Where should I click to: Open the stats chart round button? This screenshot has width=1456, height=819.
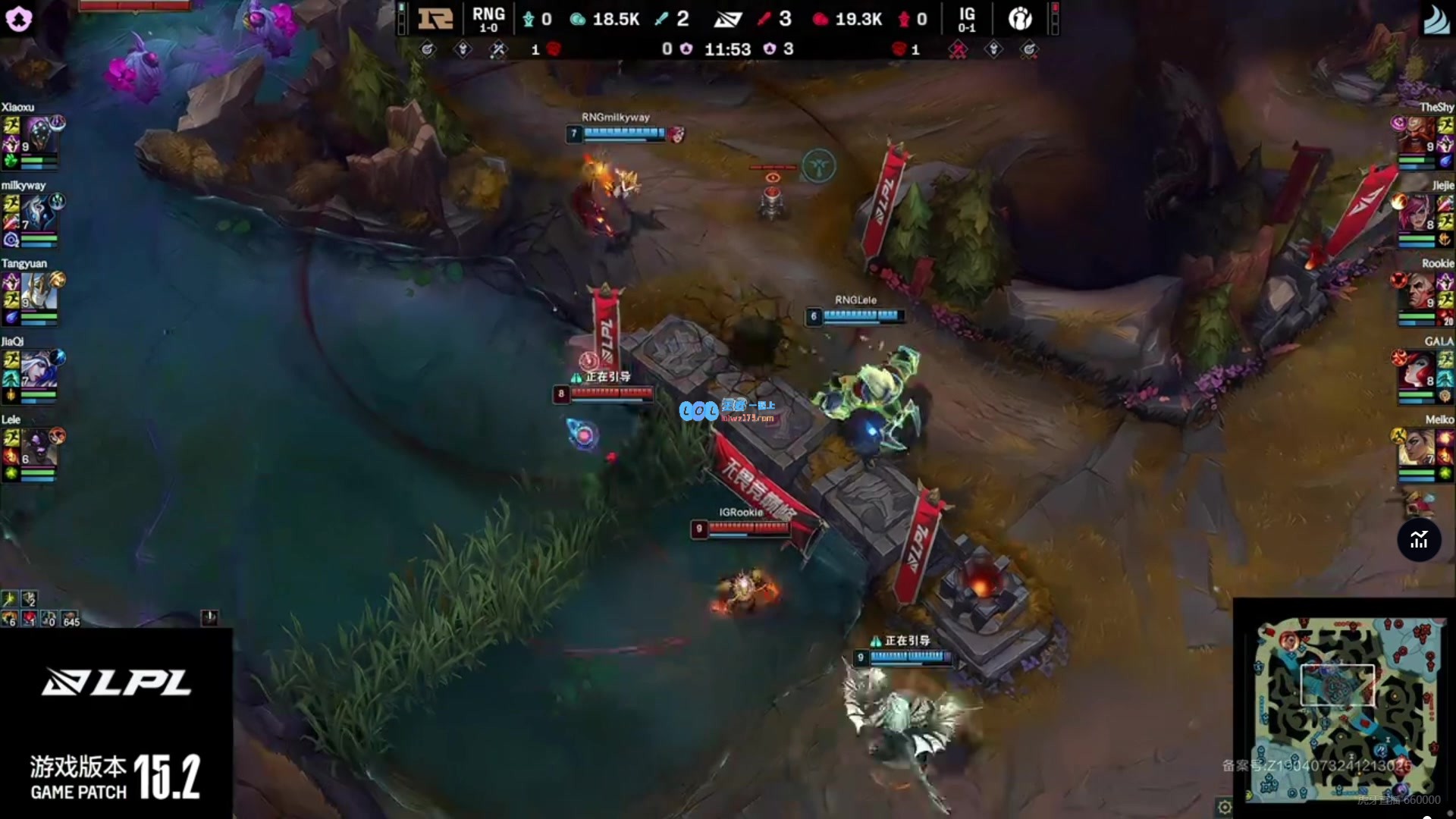pyautogui.click(x=1419, y=540)
